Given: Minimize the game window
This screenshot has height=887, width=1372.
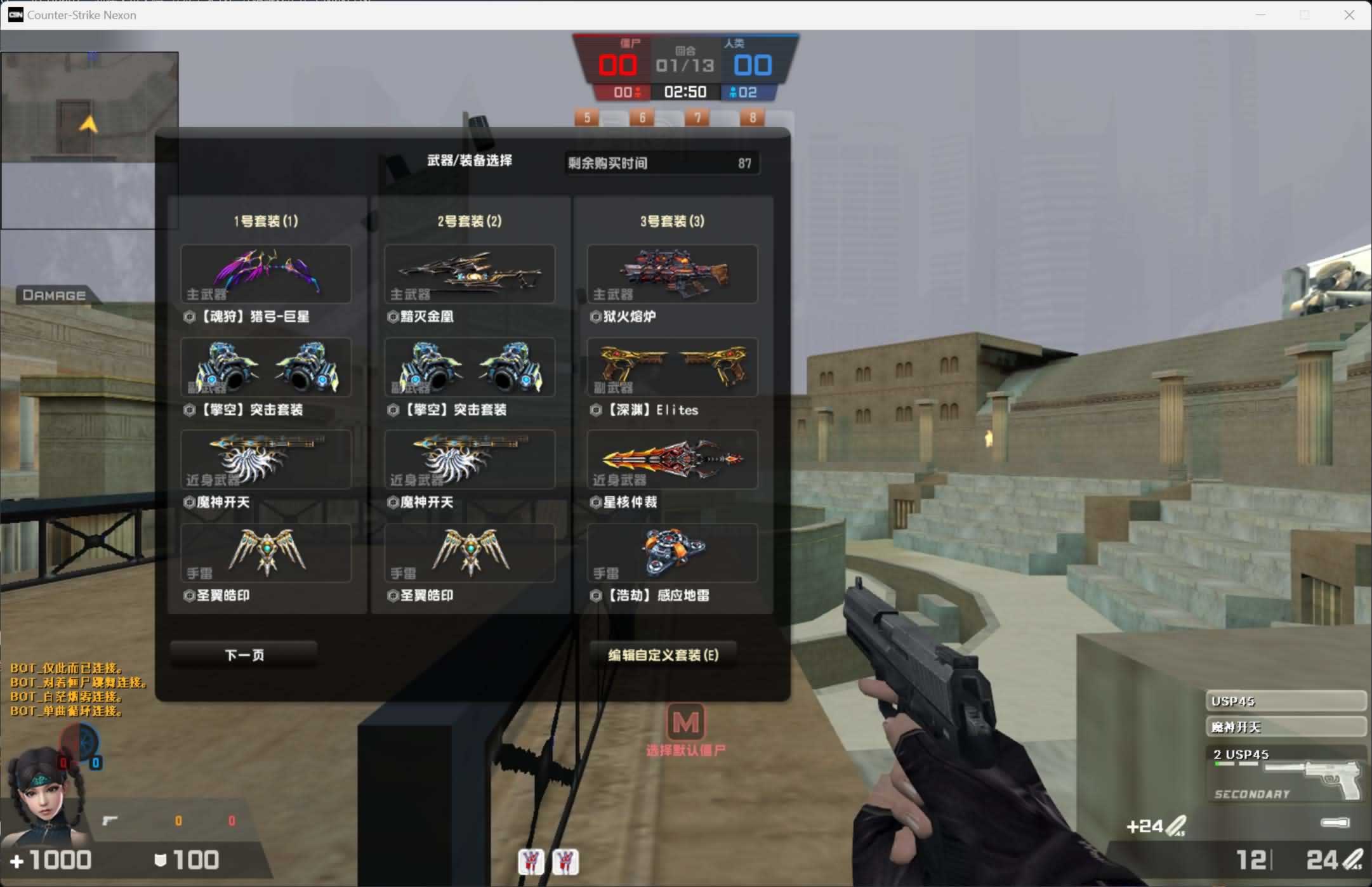Looking at the screenshot, I should pyautogui.click(x=1261, y=15).
